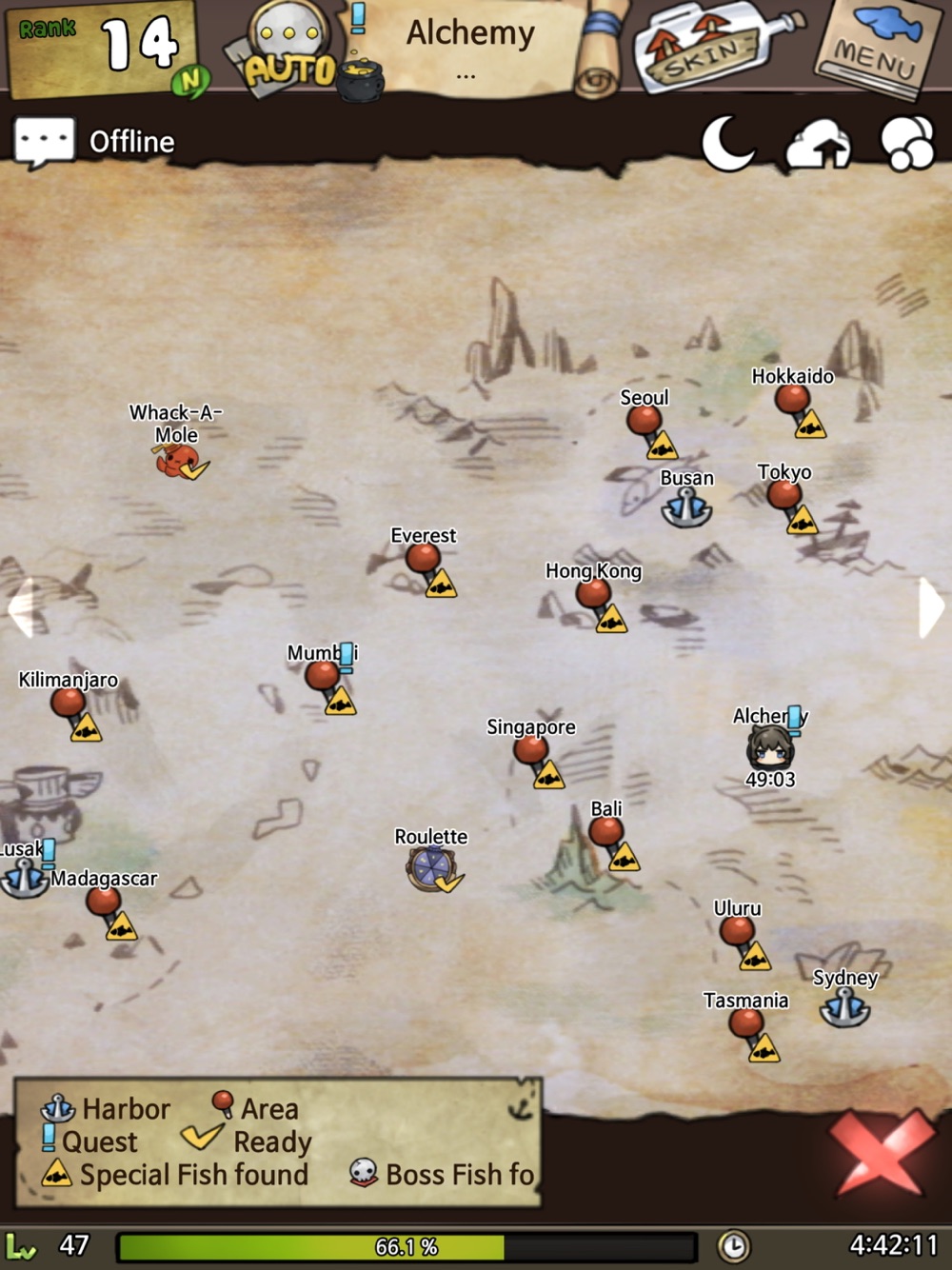Start the Whack-A-Mole minigame marker
Image resolution: width=952 pixels, height=1270 pixels.
click(177, 462)
